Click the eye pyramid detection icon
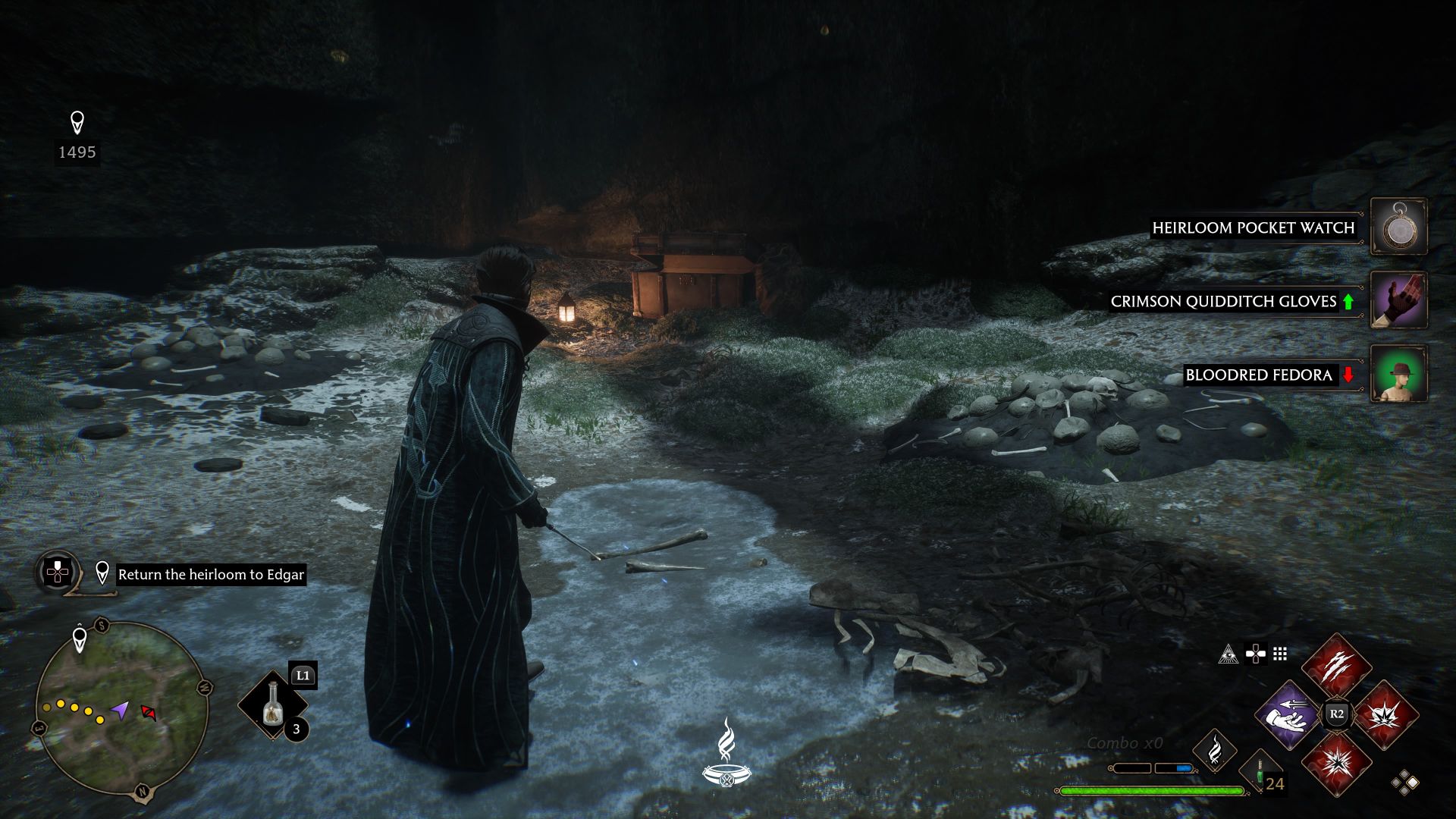 click(x=1228, y=654)
